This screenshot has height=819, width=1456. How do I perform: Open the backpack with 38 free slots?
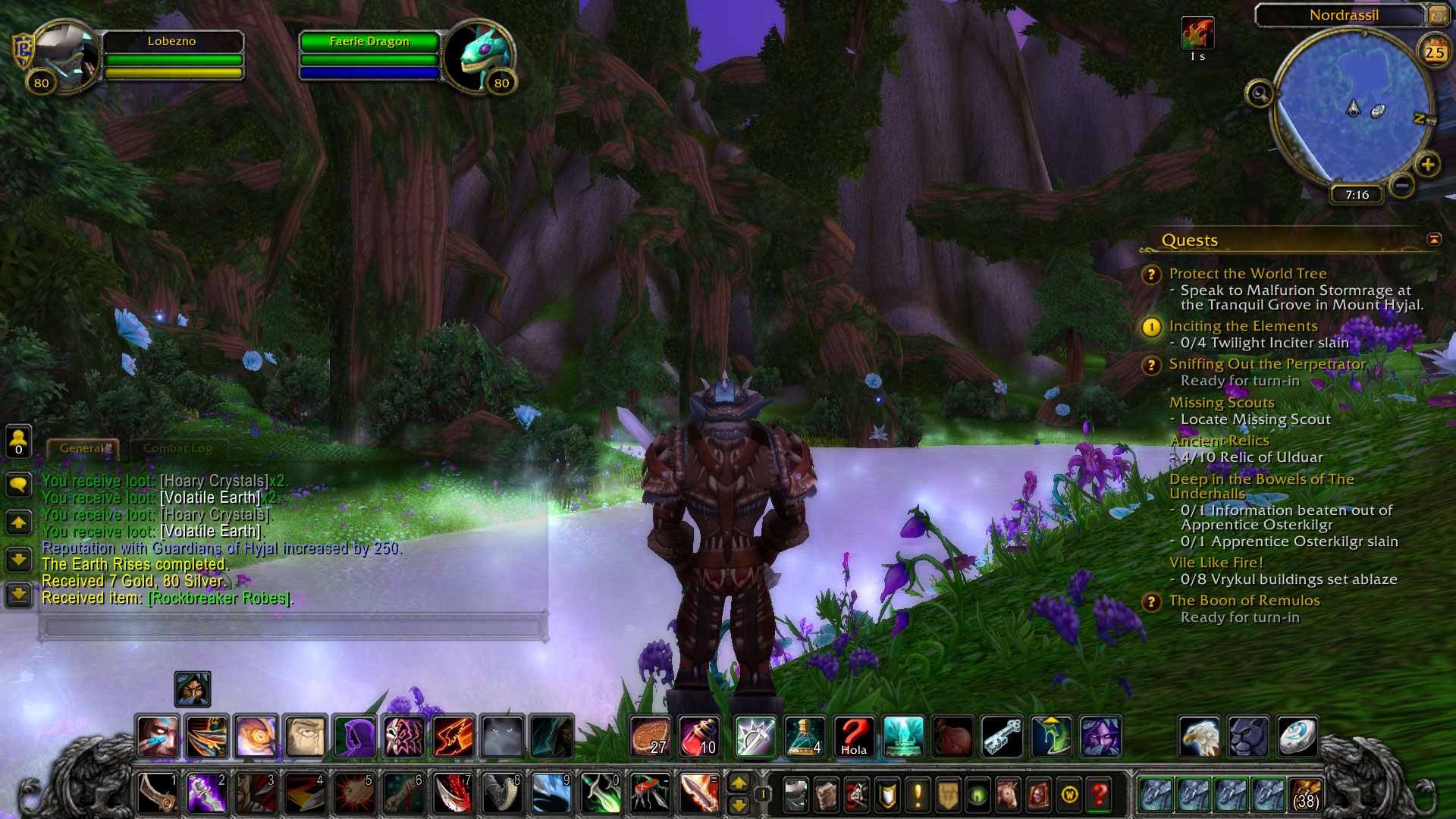click(x=1304, y=794)
